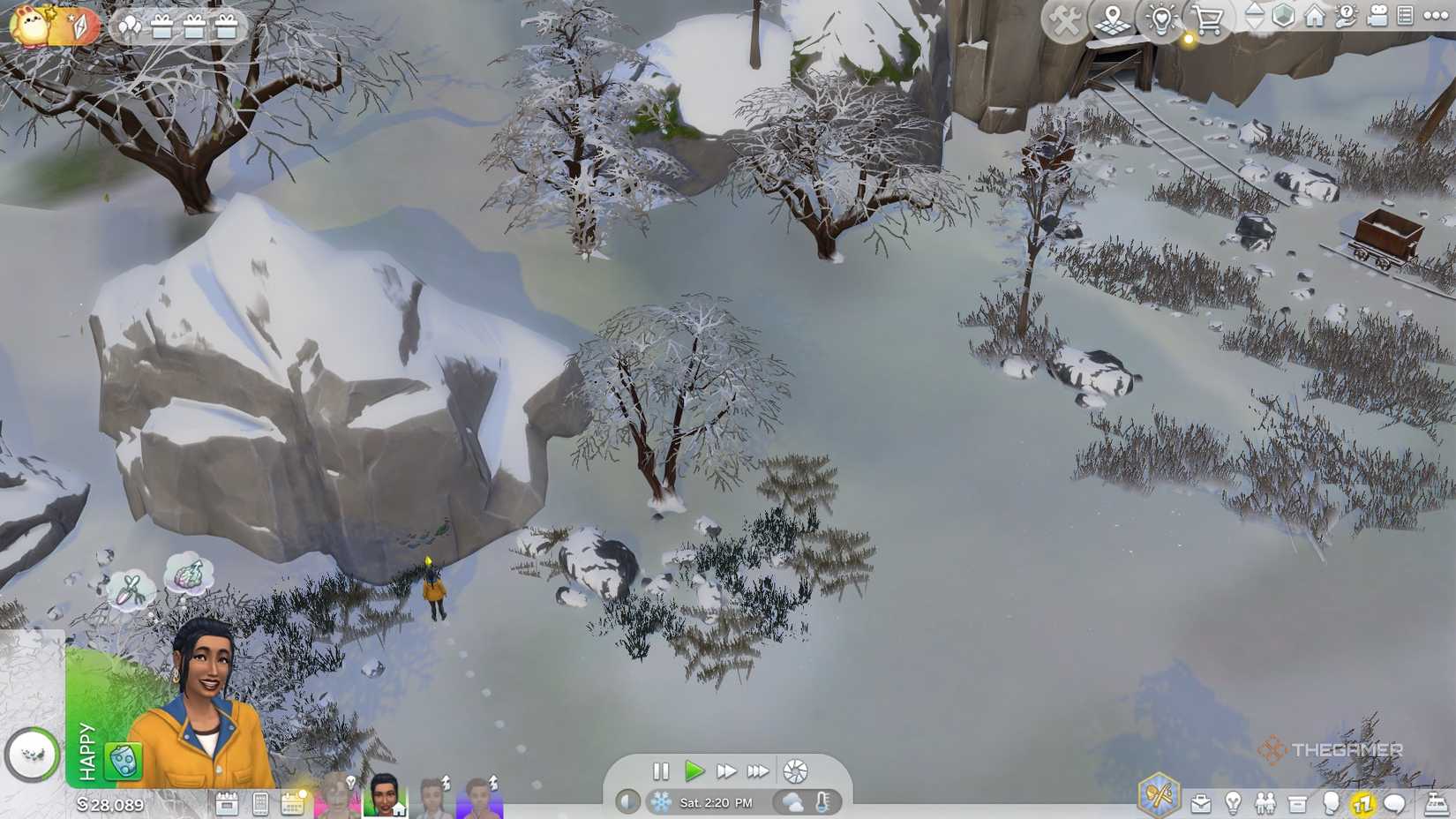Viewport: 1456px width, 819px height.
Task: Pause the game simulation
Action: (662, 771)
